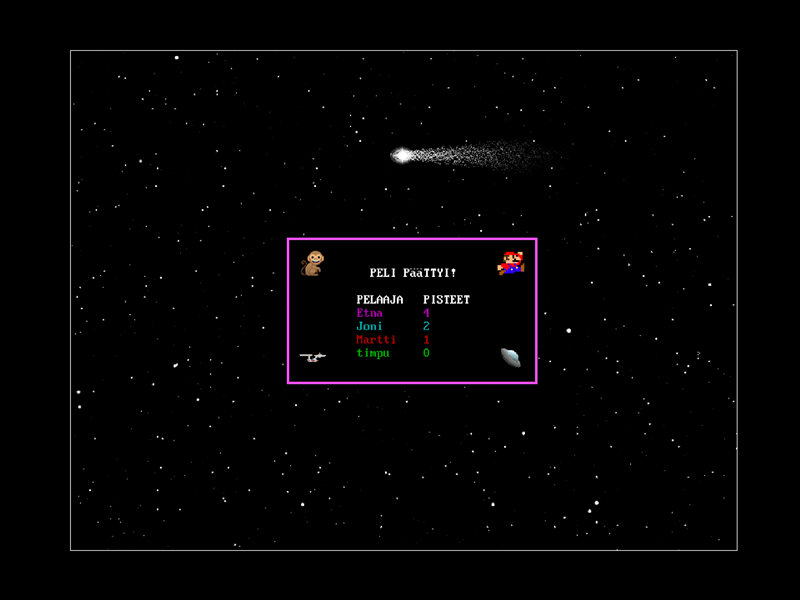Screen dimensions: 800x600
Task: Click the timpu player row
Action: pos(373,353)
